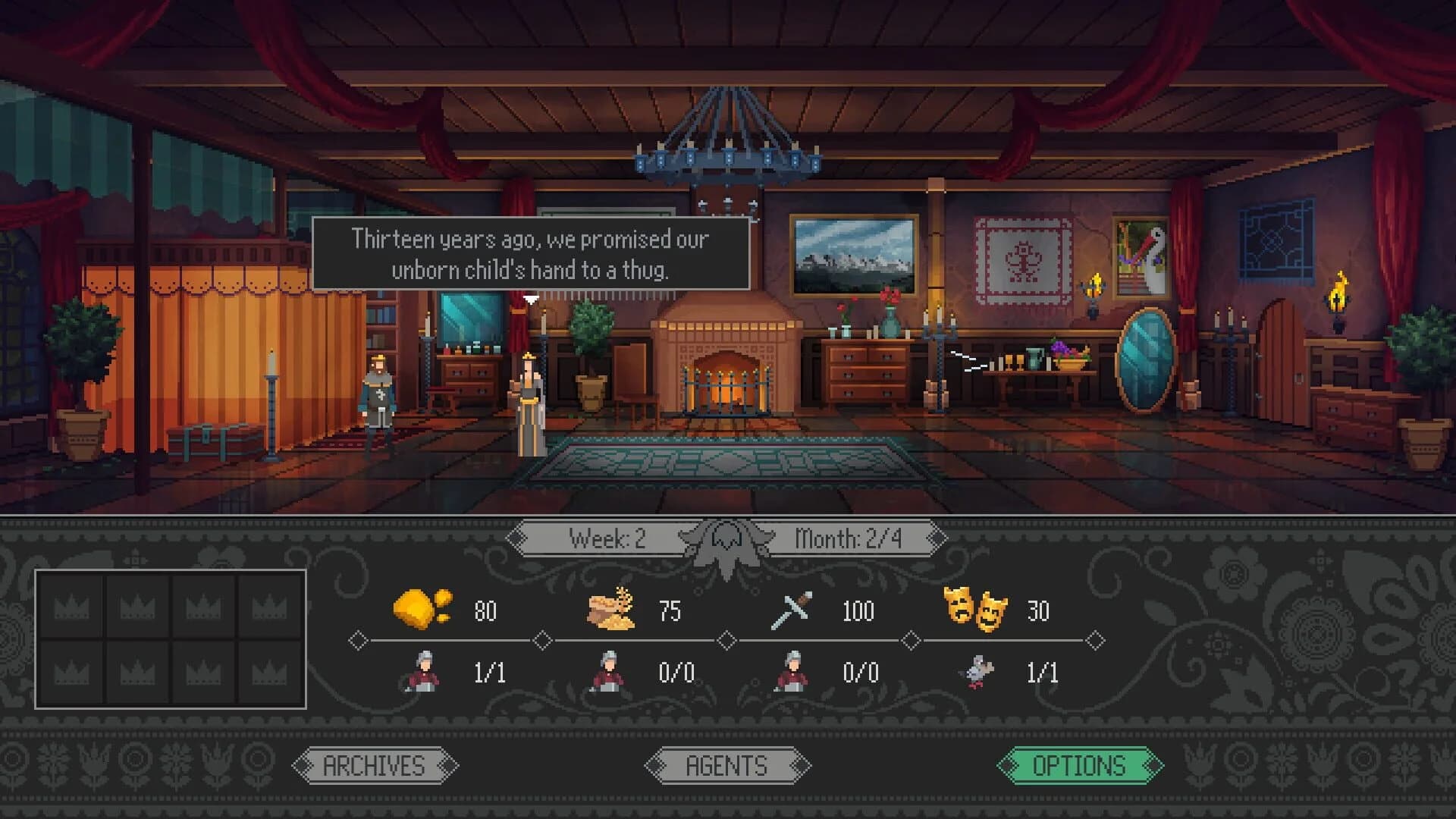Click the Week: 2 banner
1456x819 pixels.
pyautogui.click(x=607, y=541)
